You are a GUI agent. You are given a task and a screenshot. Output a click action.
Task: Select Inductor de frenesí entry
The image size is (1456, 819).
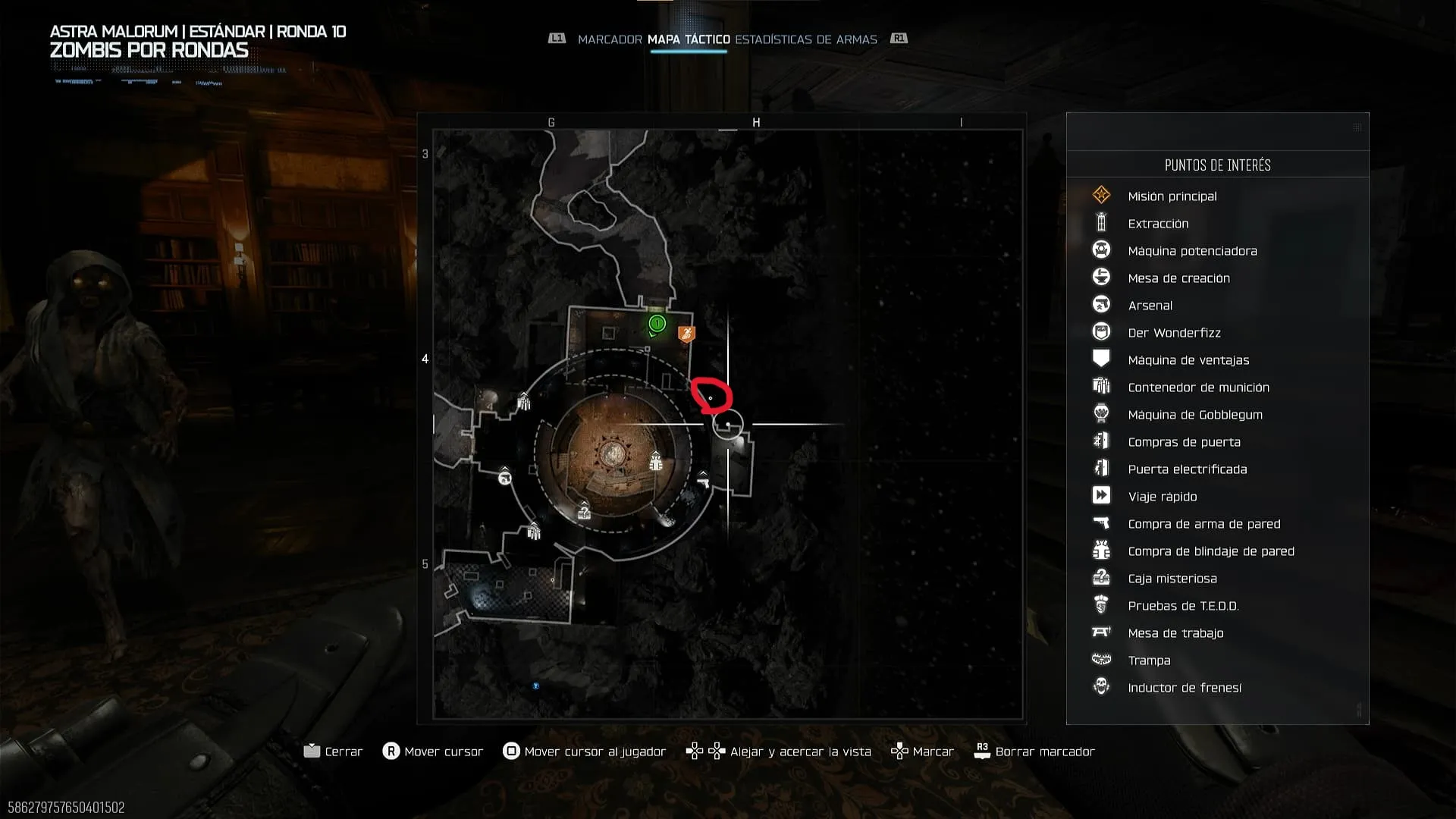coord(1185,688)
